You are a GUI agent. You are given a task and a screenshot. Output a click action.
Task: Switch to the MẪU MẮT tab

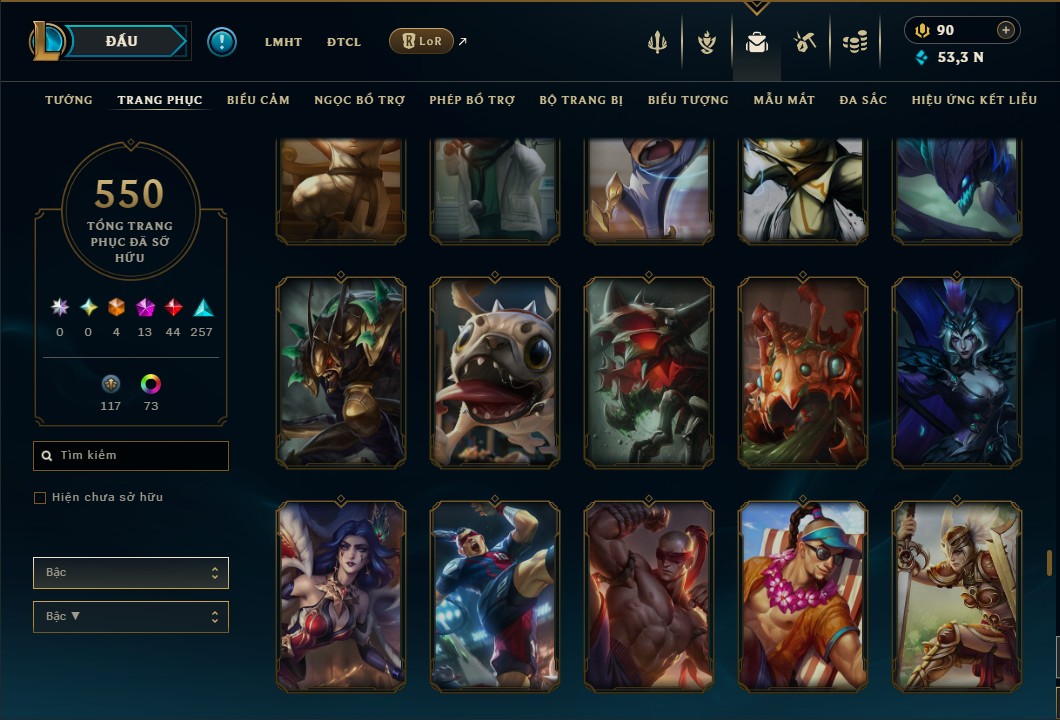coord(784,100)
